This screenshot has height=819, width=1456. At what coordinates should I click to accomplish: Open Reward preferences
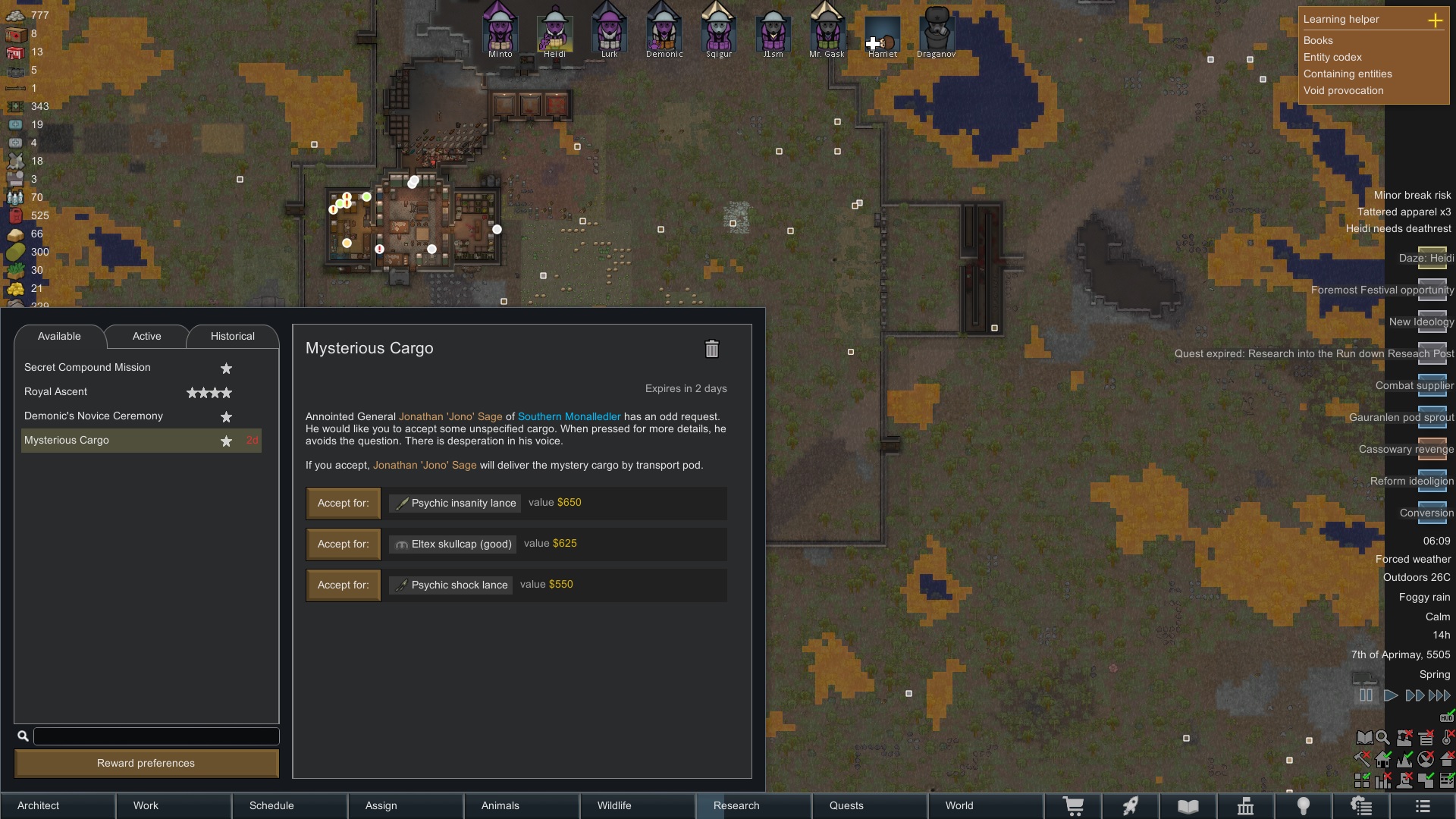146,763
